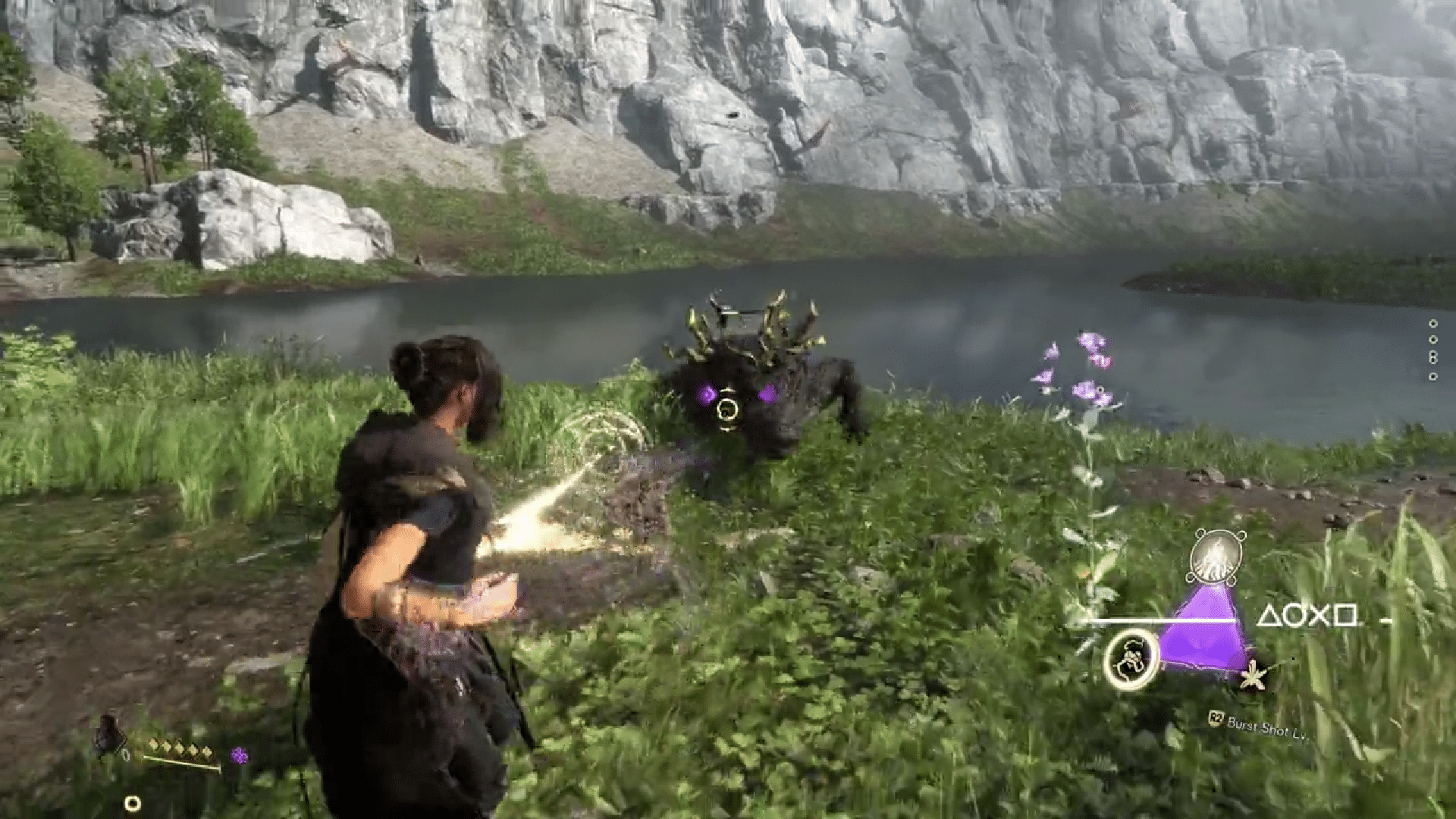
Task: Click the second dot indicator on the right edge
Action: (1432, 339)
